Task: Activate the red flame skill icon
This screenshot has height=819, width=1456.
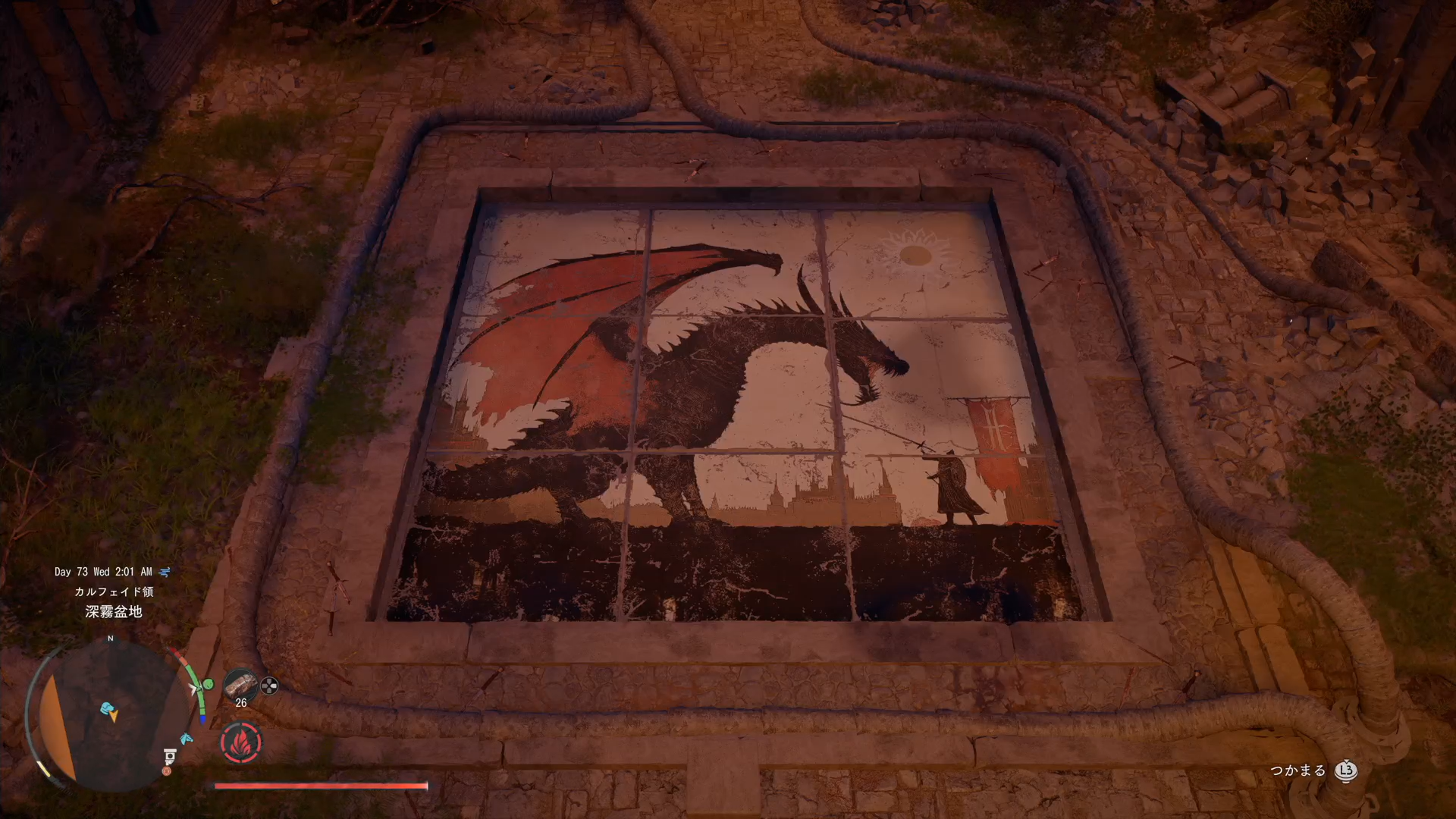Action: (x=241, y=742)
